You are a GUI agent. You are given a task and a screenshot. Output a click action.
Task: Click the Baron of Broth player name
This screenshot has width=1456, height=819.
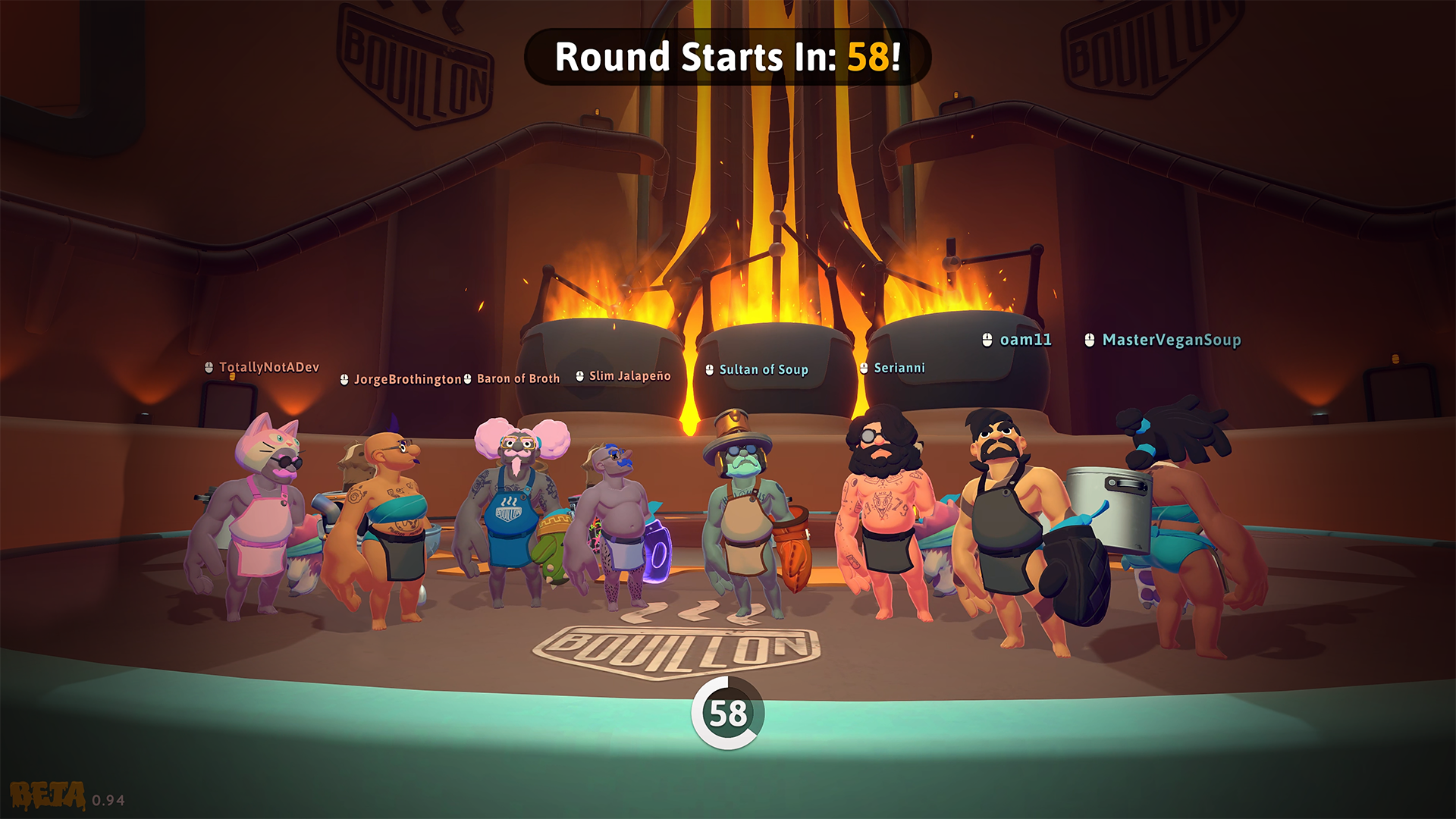(517, 377)
